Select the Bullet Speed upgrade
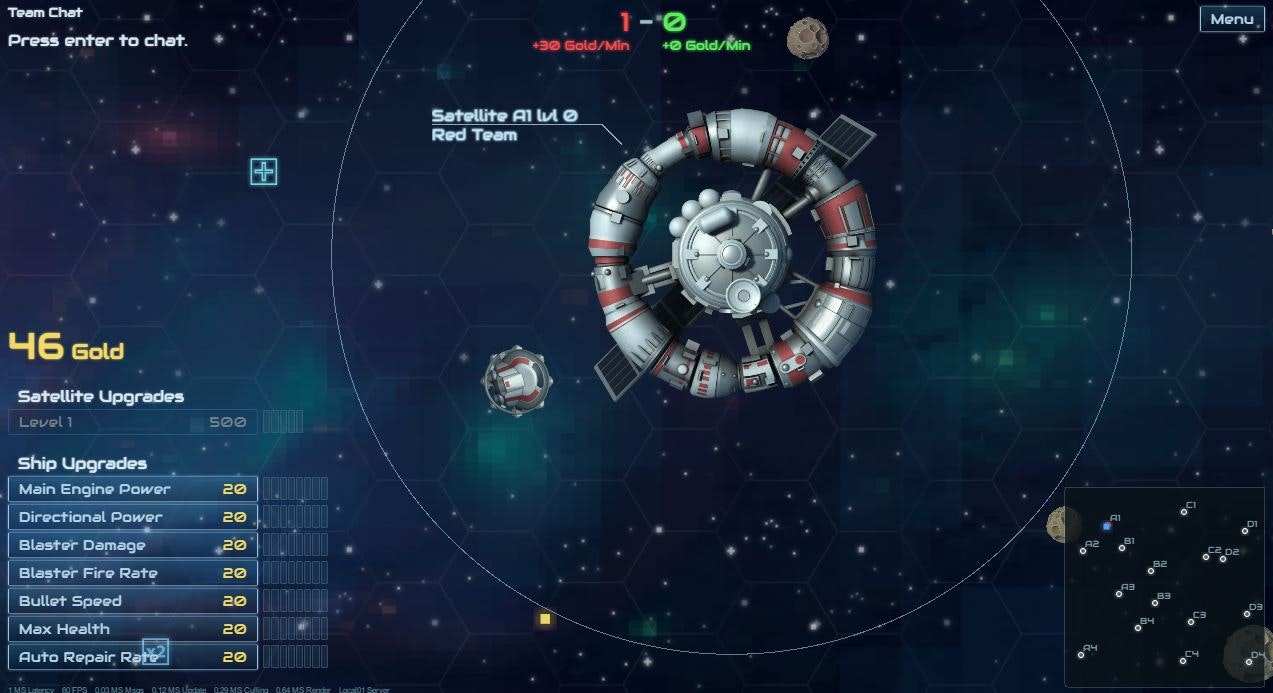Image resolution: width=1273 pixels, height=693 pixels. point(133,601)
